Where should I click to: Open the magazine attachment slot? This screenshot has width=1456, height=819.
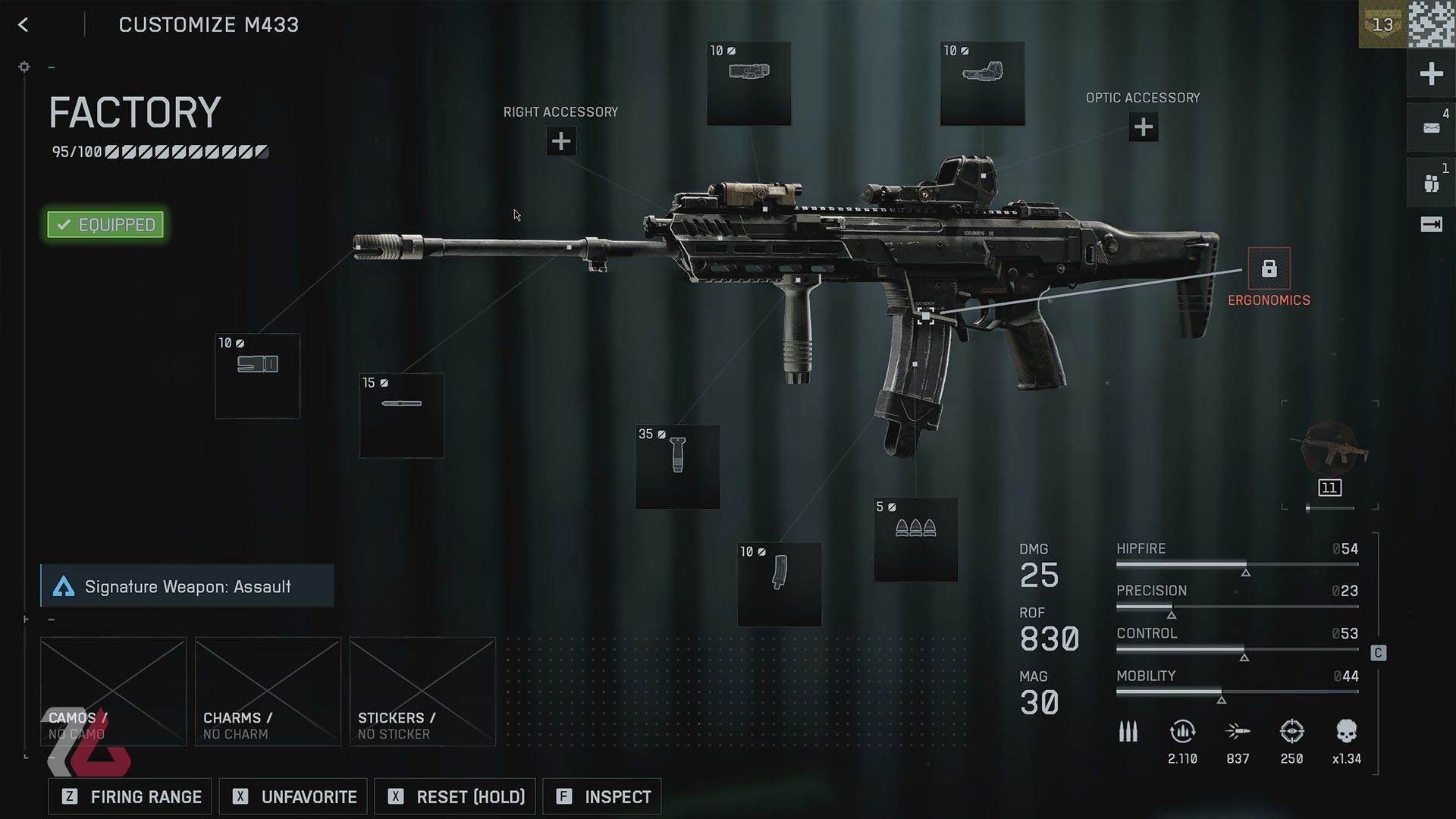(780, 584)
